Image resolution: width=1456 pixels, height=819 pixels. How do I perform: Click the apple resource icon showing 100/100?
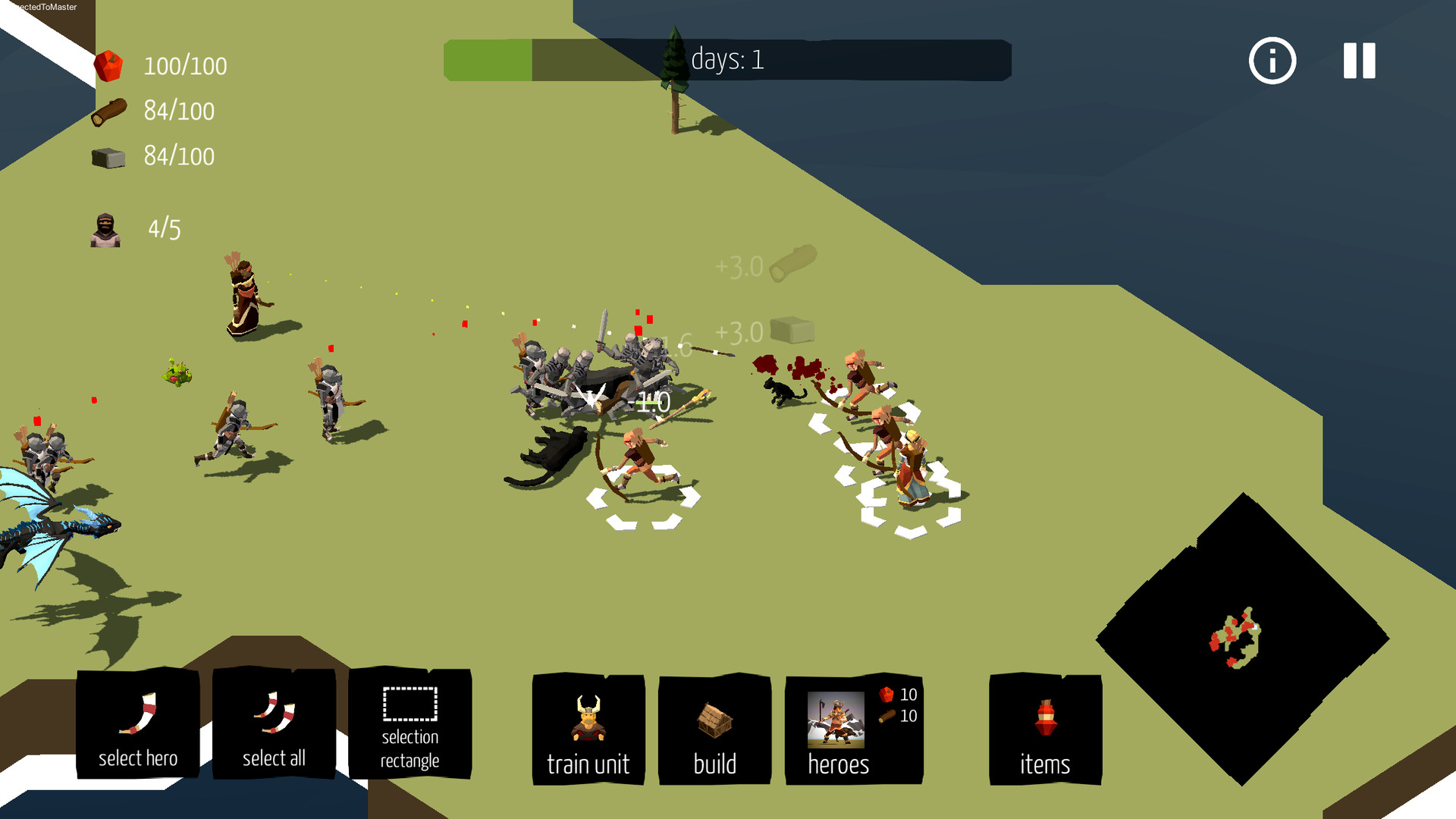110,64
